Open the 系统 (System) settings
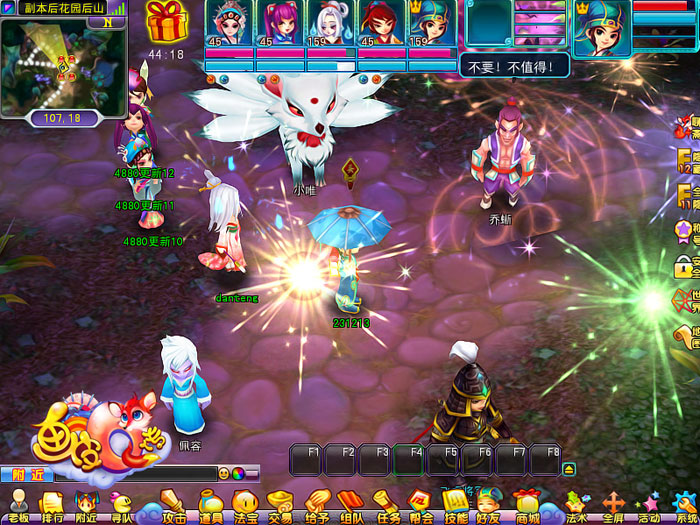This screenshot has height=525, width=700. tap(686, 505)
